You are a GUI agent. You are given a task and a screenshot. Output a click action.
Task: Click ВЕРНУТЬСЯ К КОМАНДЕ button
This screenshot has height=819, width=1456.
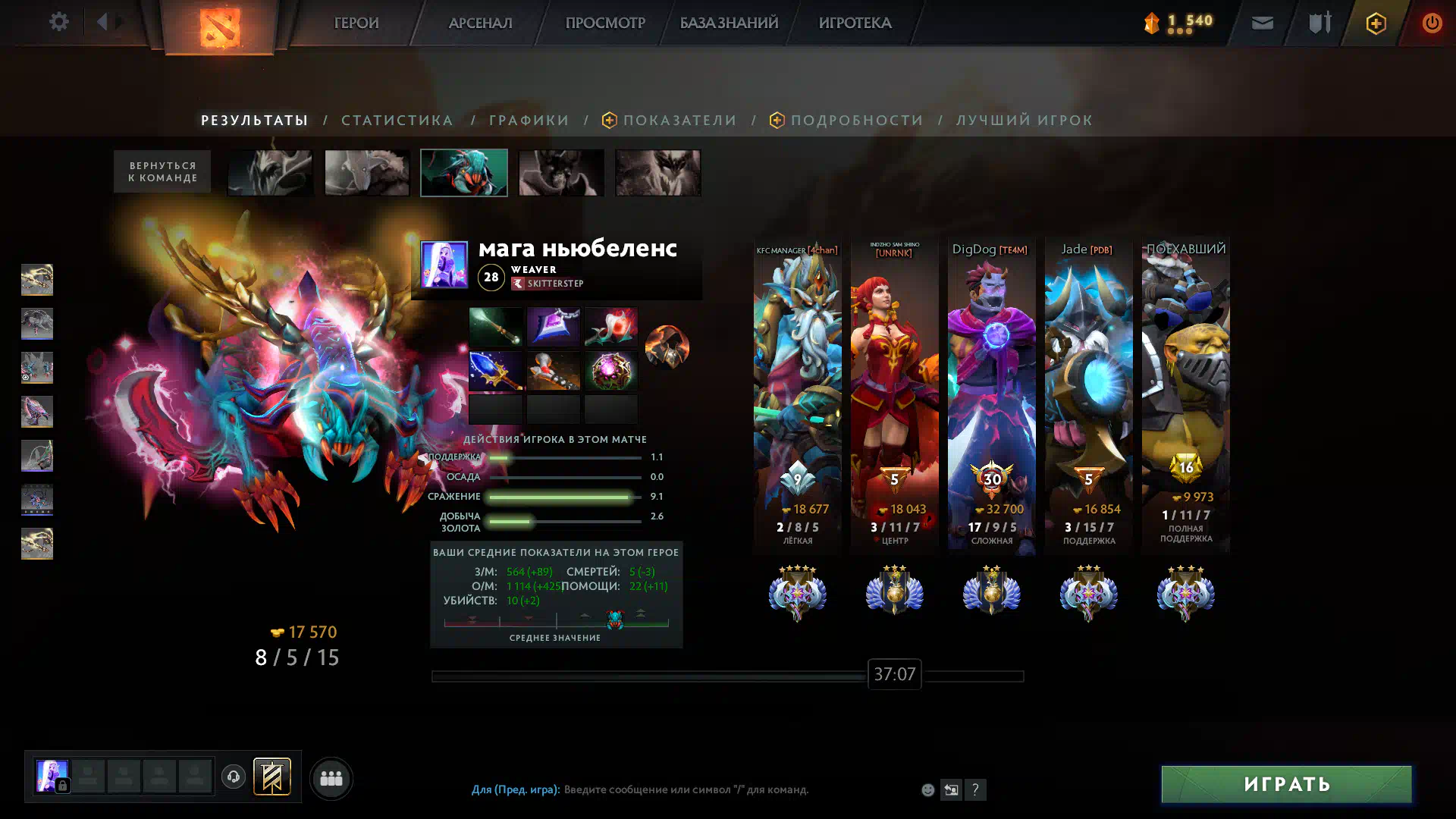162,171
